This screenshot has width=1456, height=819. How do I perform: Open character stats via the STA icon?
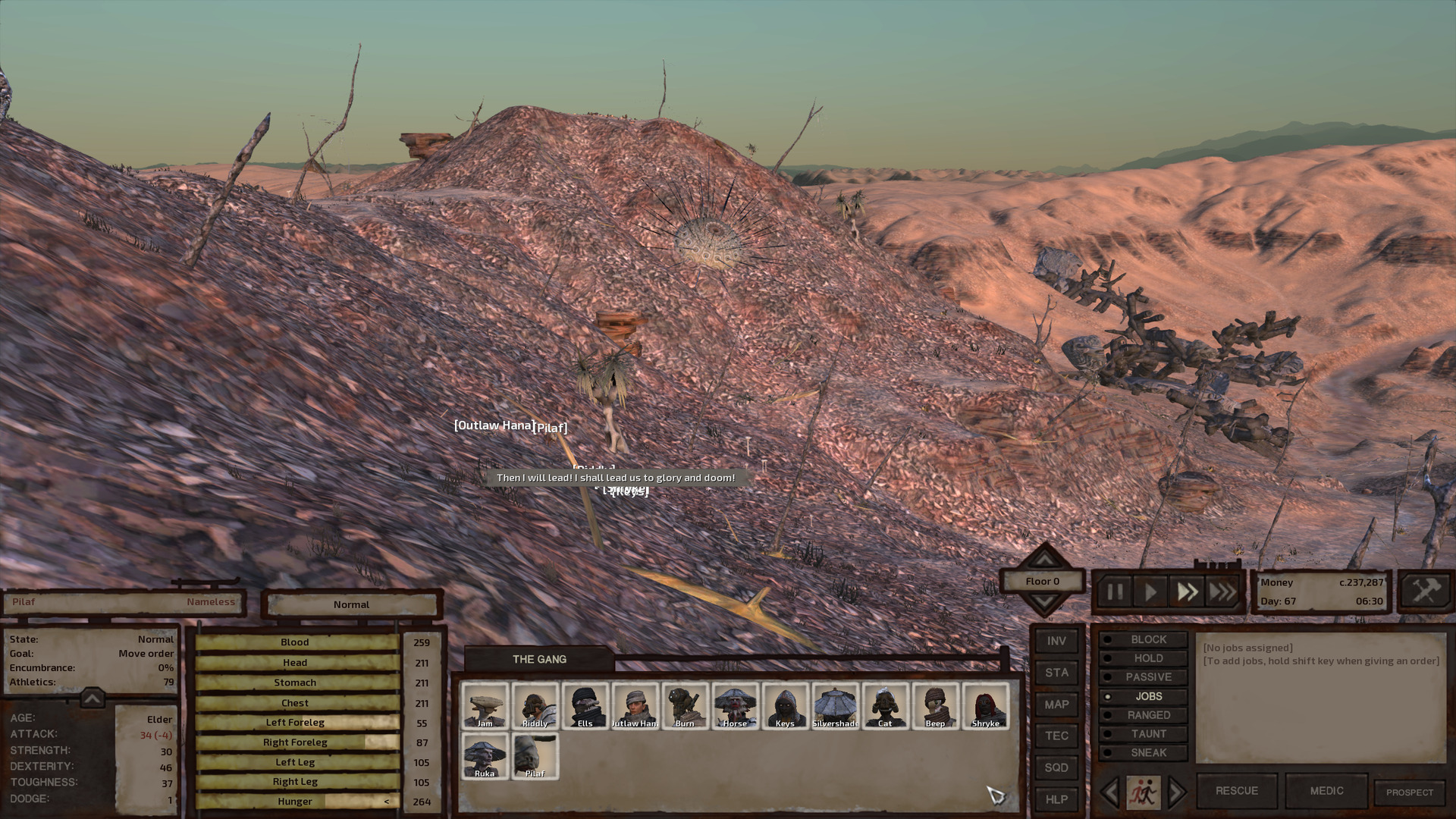pos(1056,672)
